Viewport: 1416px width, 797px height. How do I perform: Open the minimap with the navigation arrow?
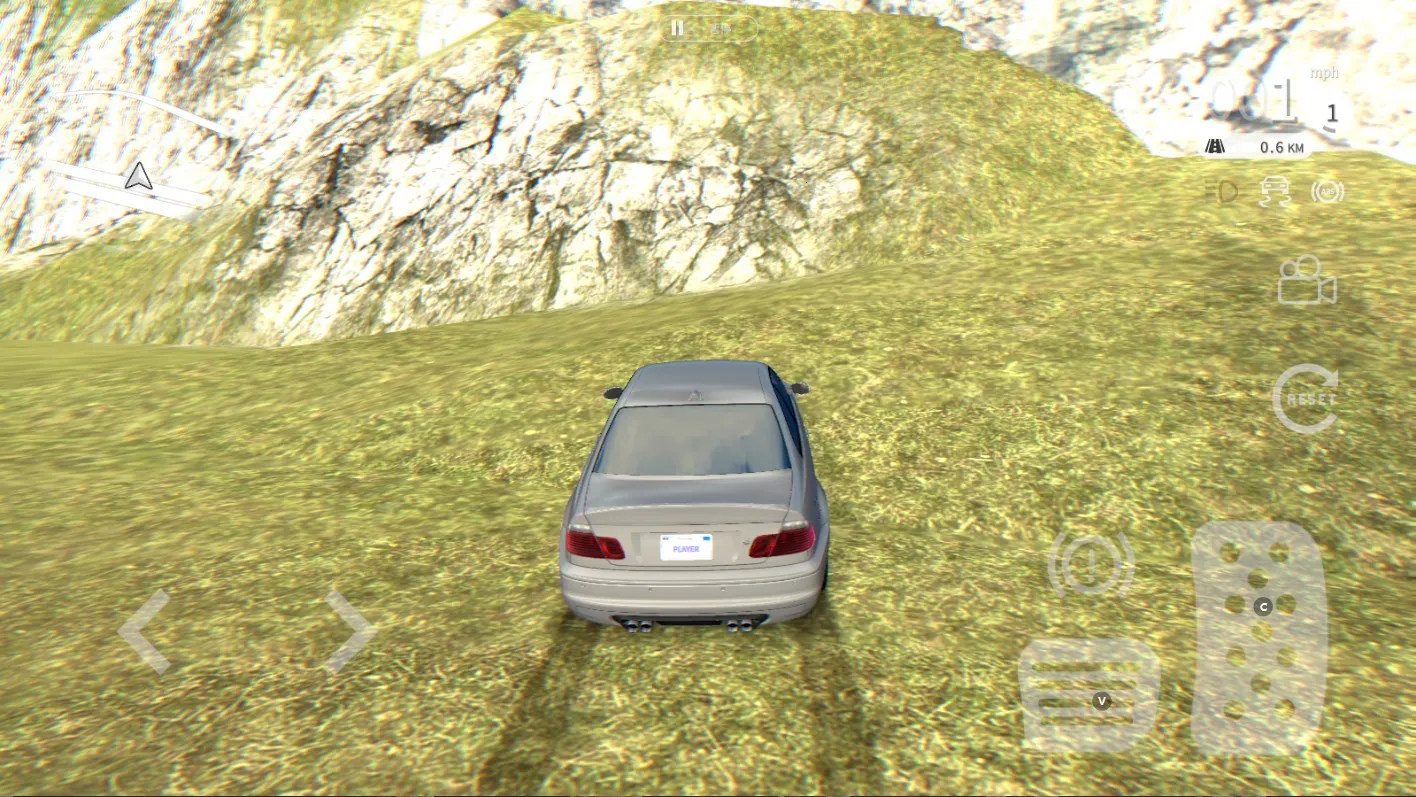click(138, 177)
